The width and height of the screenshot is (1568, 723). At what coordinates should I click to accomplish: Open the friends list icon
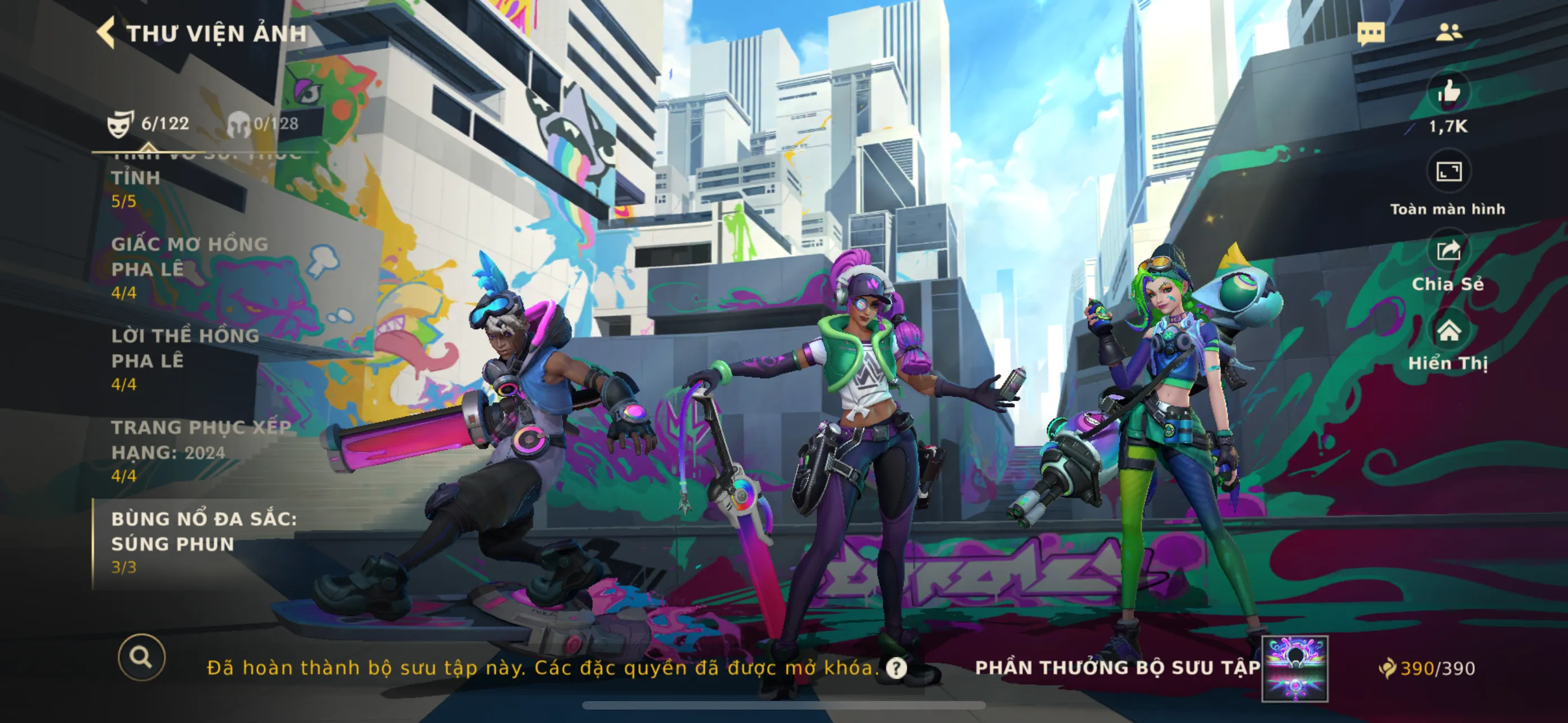(x=1448, y=31)
